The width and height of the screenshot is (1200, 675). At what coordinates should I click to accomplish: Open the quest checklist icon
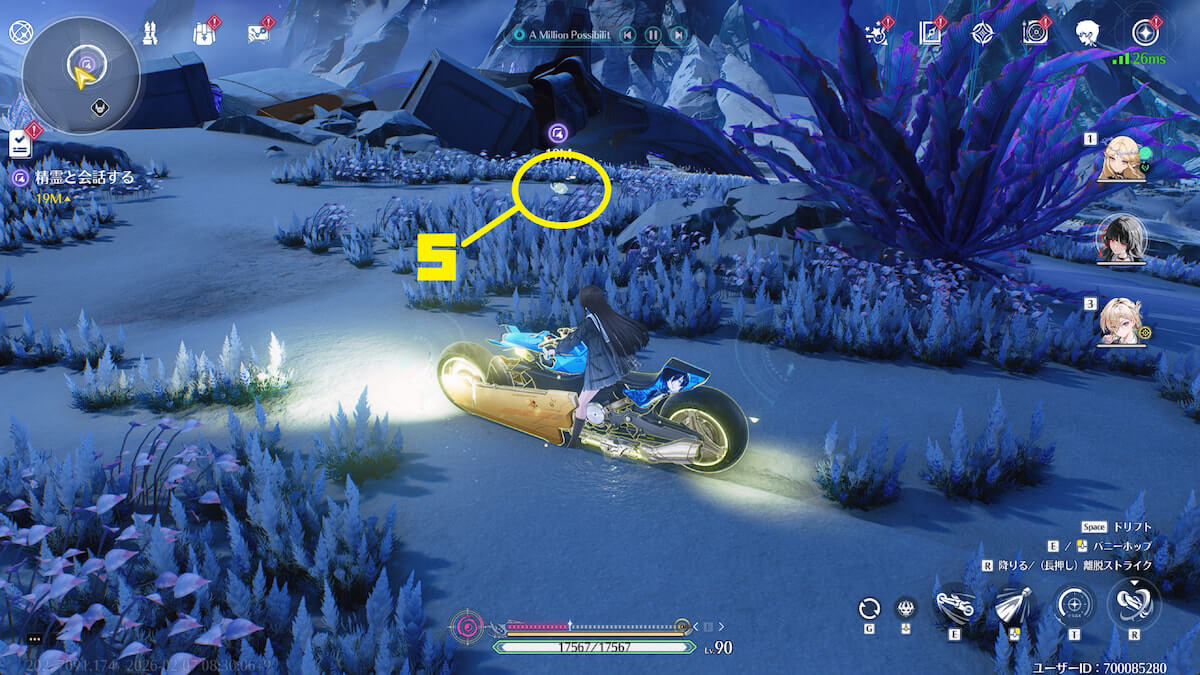tap(20, 145)
